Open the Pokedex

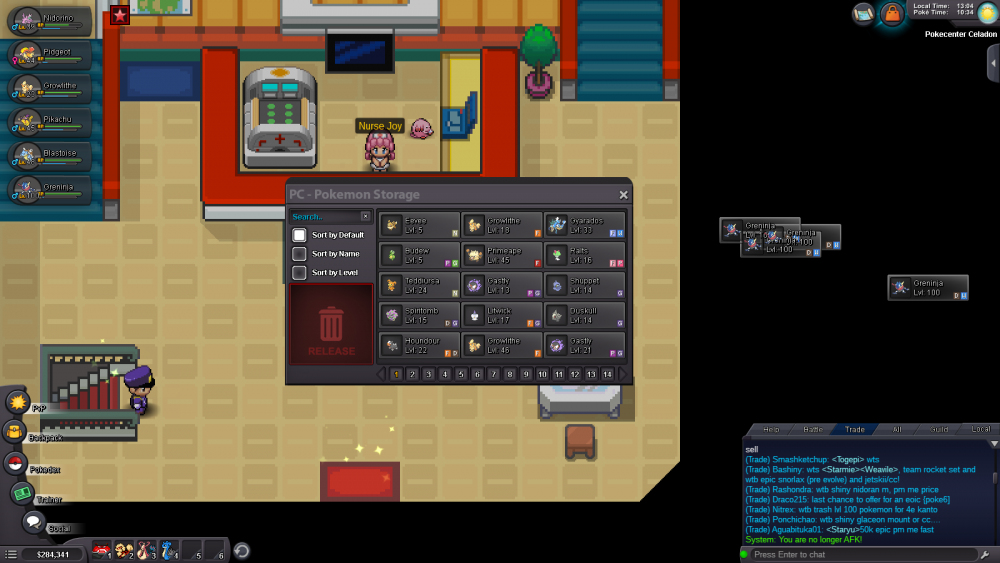[x=16, y=463]
